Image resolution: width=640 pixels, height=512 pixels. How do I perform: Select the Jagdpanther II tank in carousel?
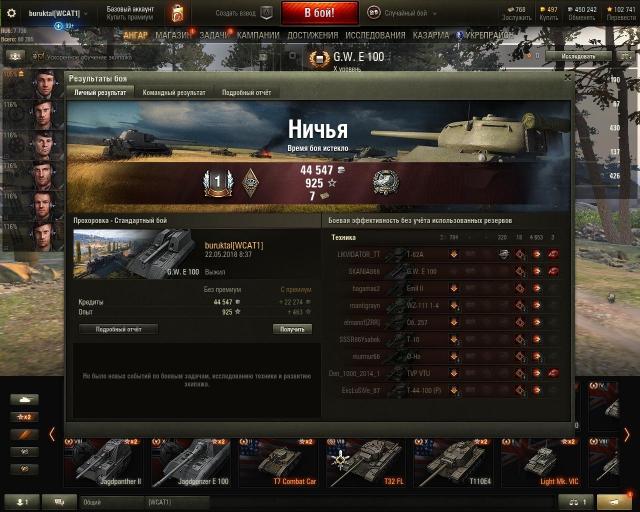[104, 461]
